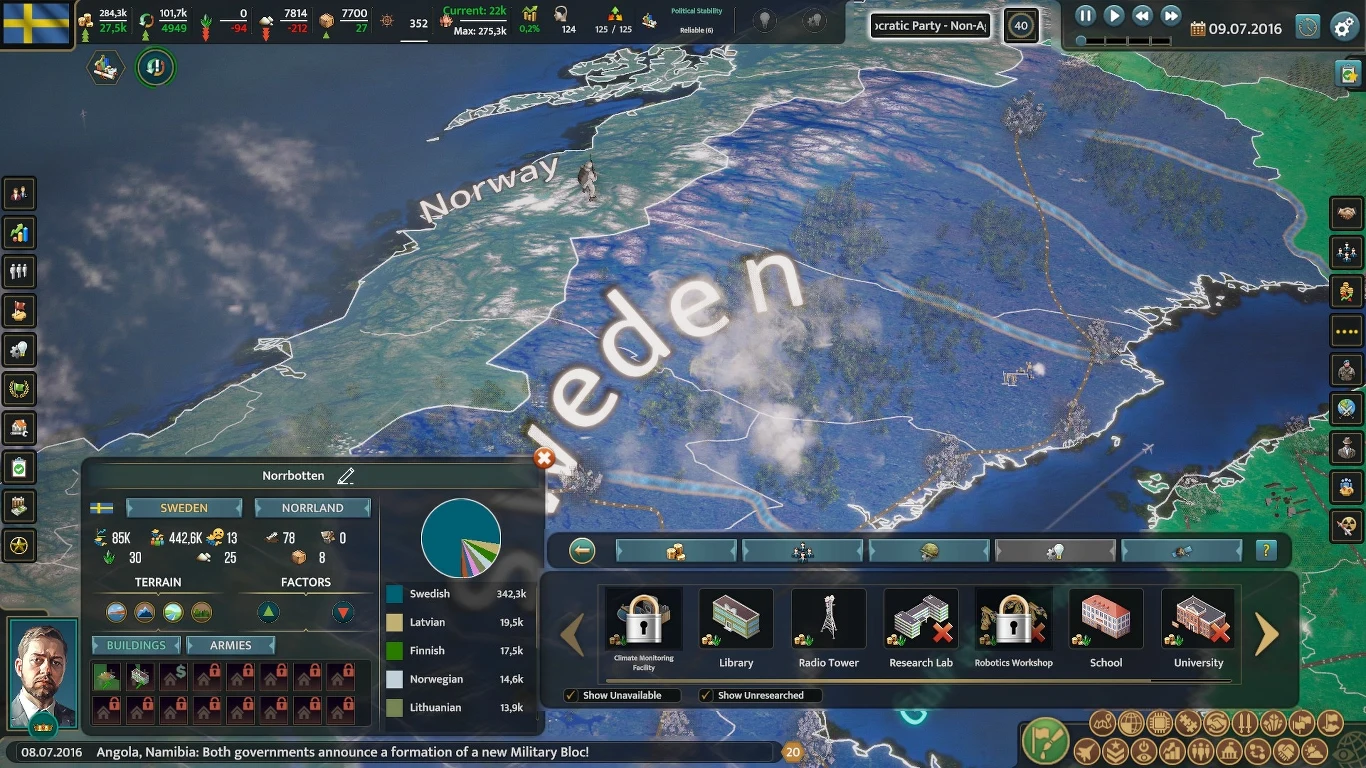The image size is (1366, 768).
Task: Open the economy statistics icon on the left
Action: pyautogui.click(x=18, y=233)
